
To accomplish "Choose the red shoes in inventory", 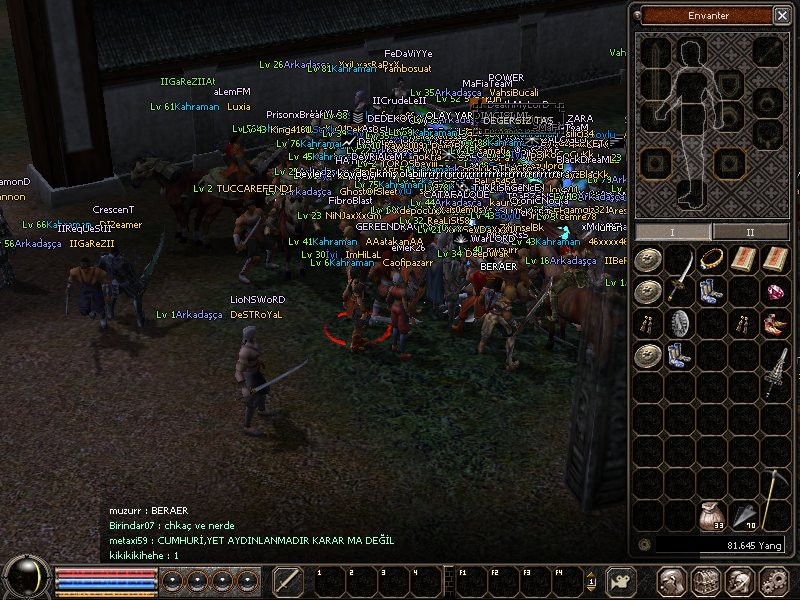I will click(775, 323).
